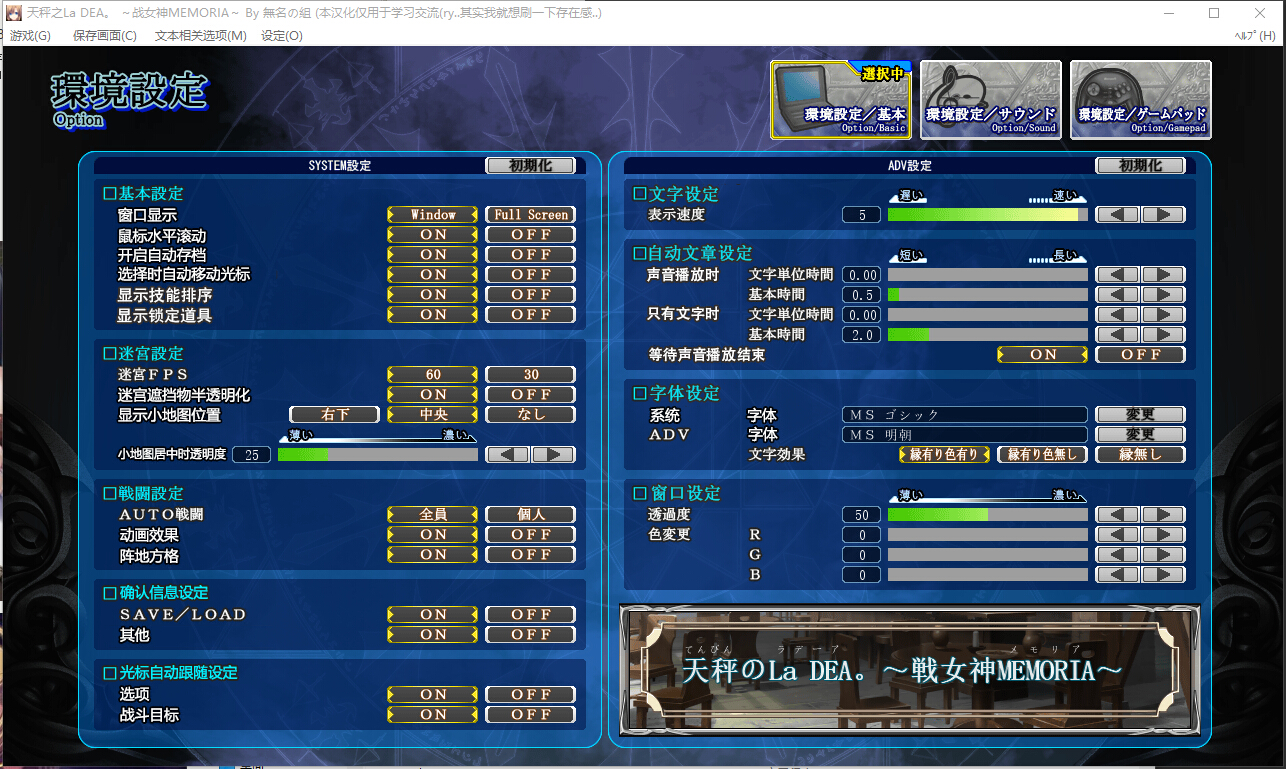1286x769 pixels.
Task: Turn OFF 等待声音播放结束
Action: 1141,355
